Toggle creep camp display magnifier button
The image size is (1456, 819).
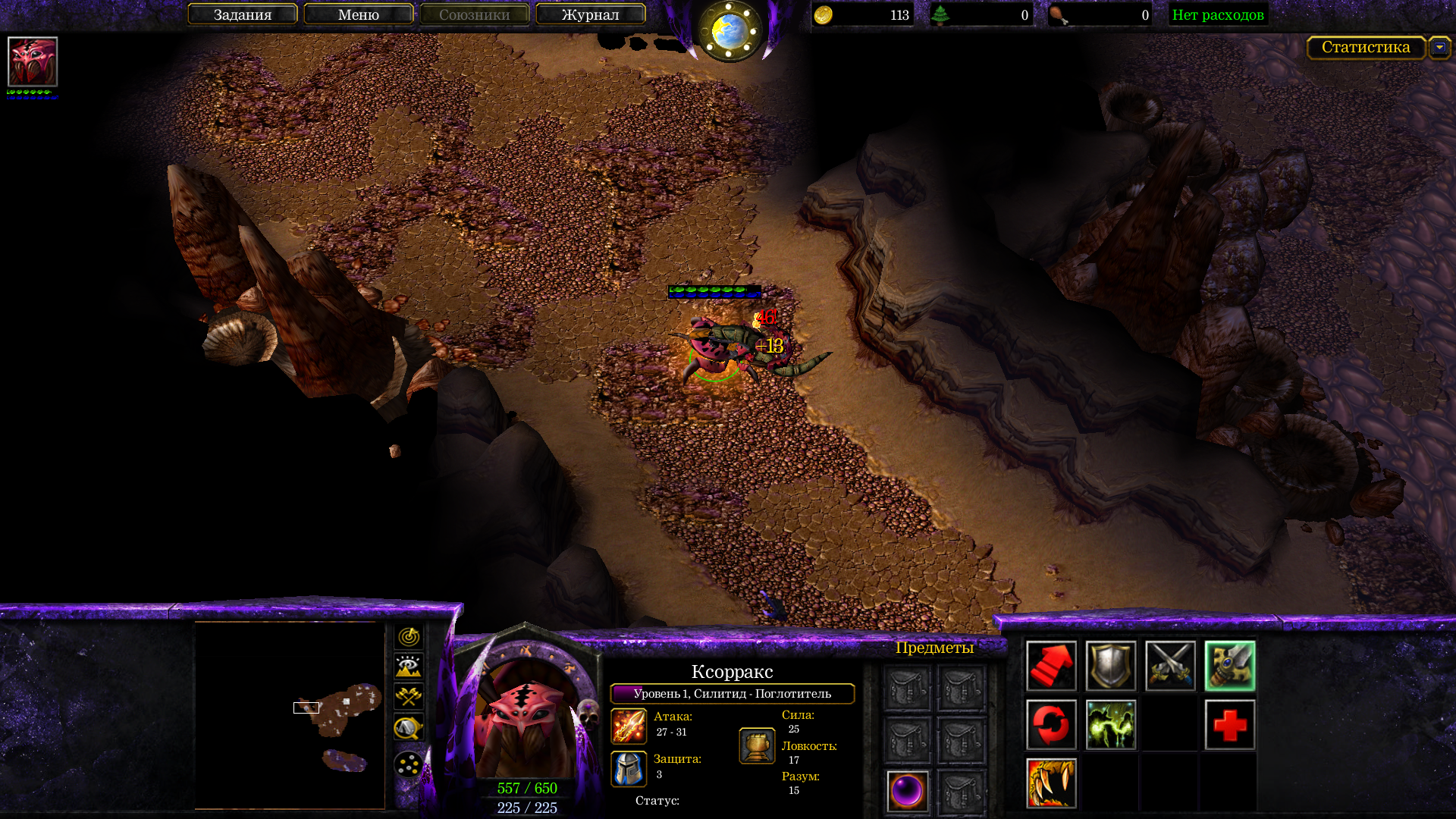pos(409,728)
